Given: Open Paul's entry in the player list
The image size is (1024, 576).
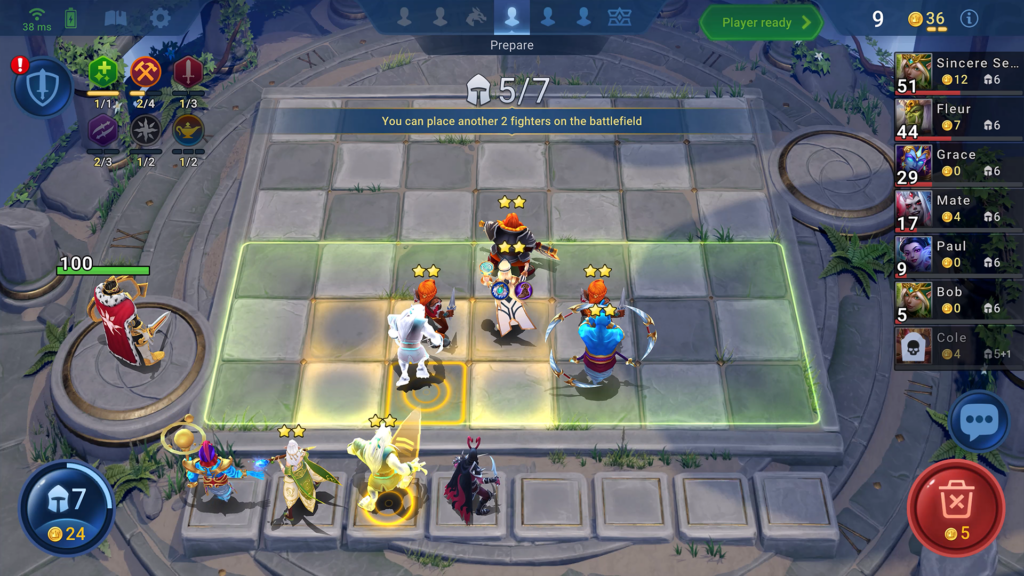Looking at the screenshot, I should pos(958,256).
